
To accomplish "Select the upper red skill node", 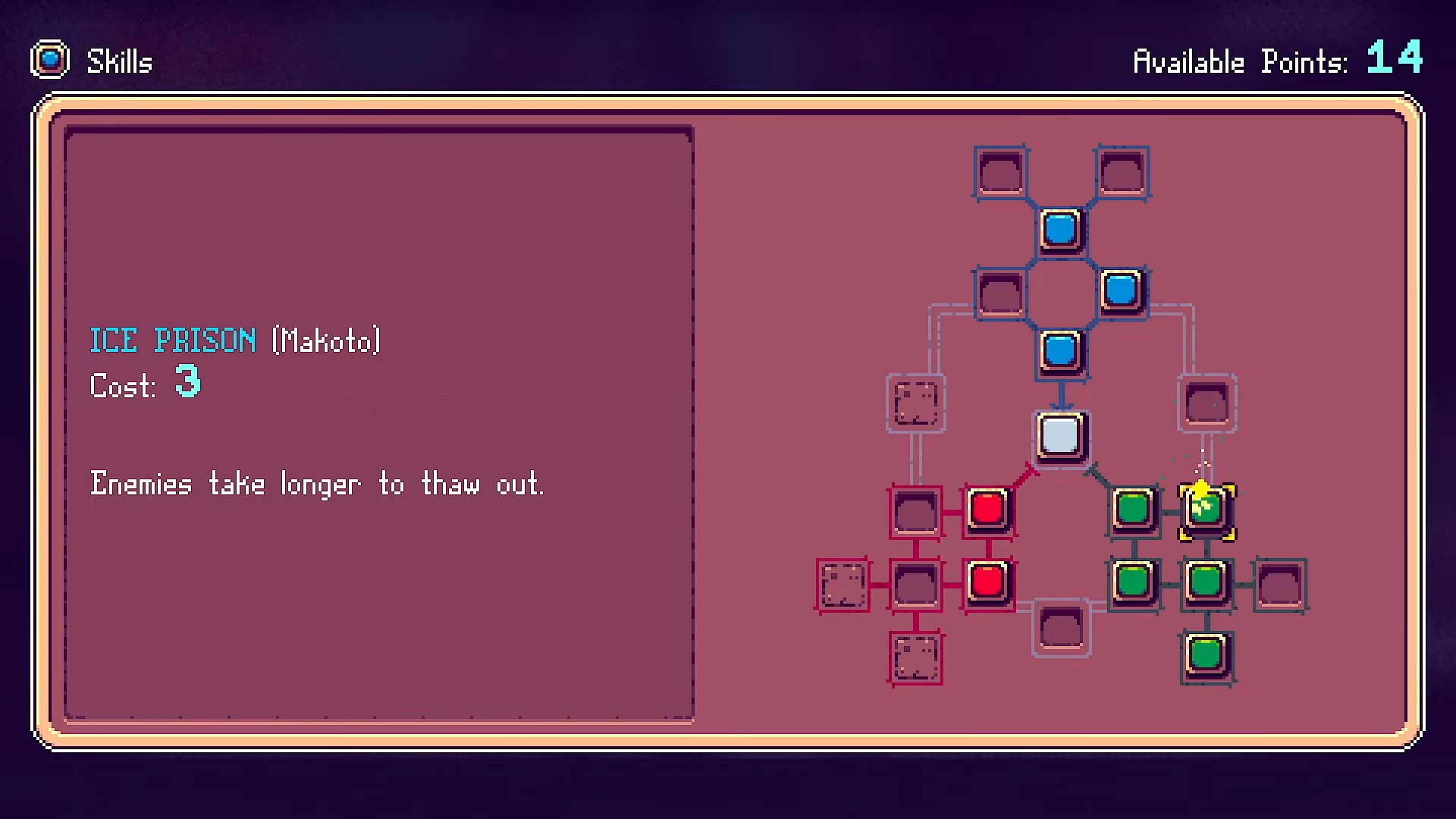I will click(x=988, y=510).
